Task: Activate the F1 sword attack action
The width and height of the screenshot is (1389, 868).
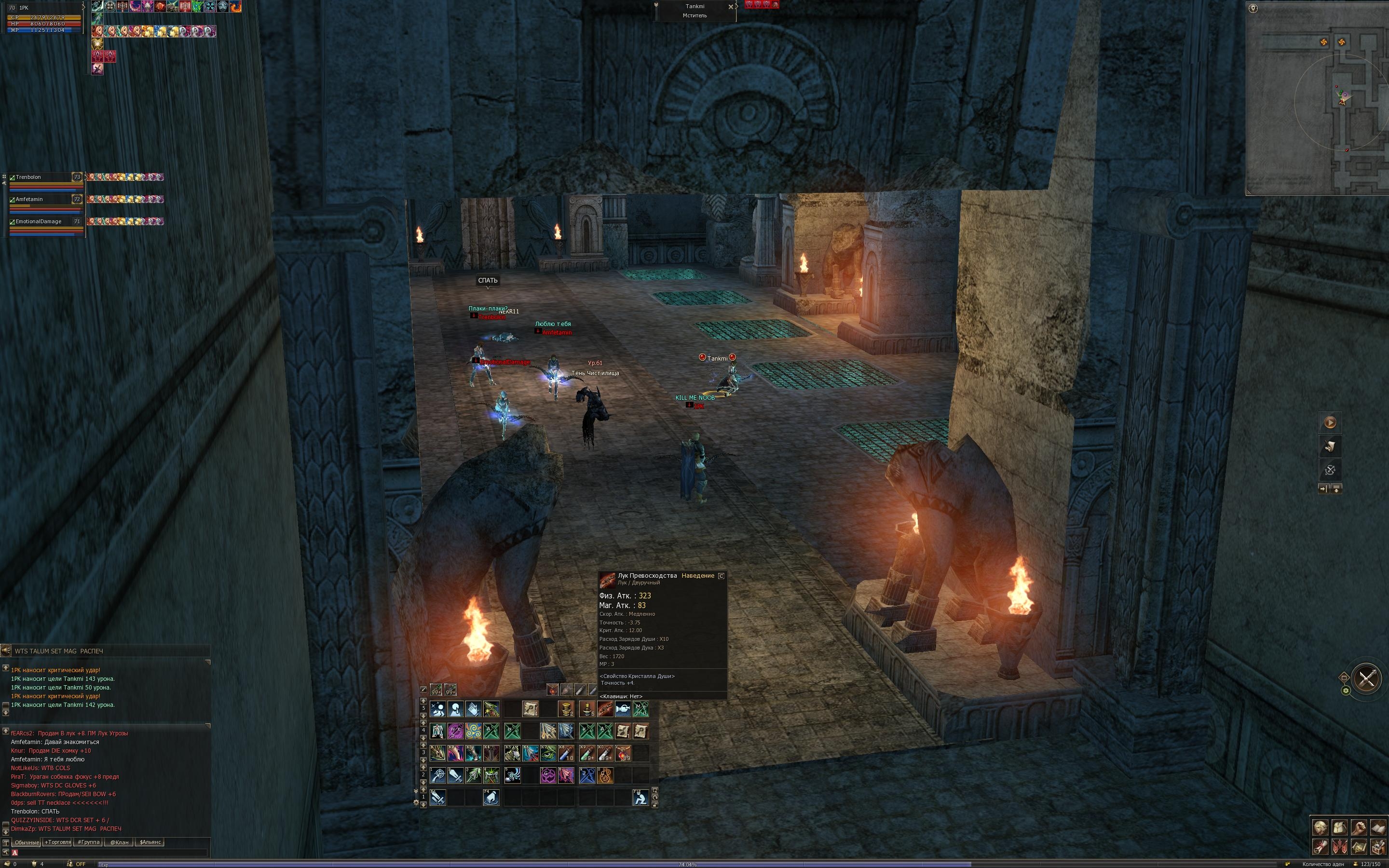Action: pyautogui.click(x=438, y=798)
